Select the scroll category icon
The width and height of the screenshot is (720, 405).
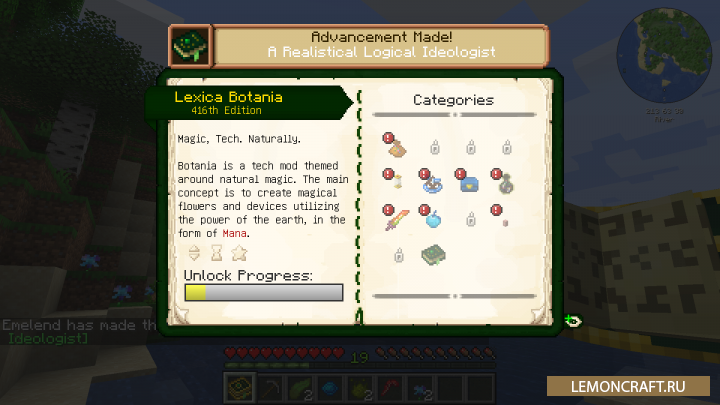pos(397,184)
